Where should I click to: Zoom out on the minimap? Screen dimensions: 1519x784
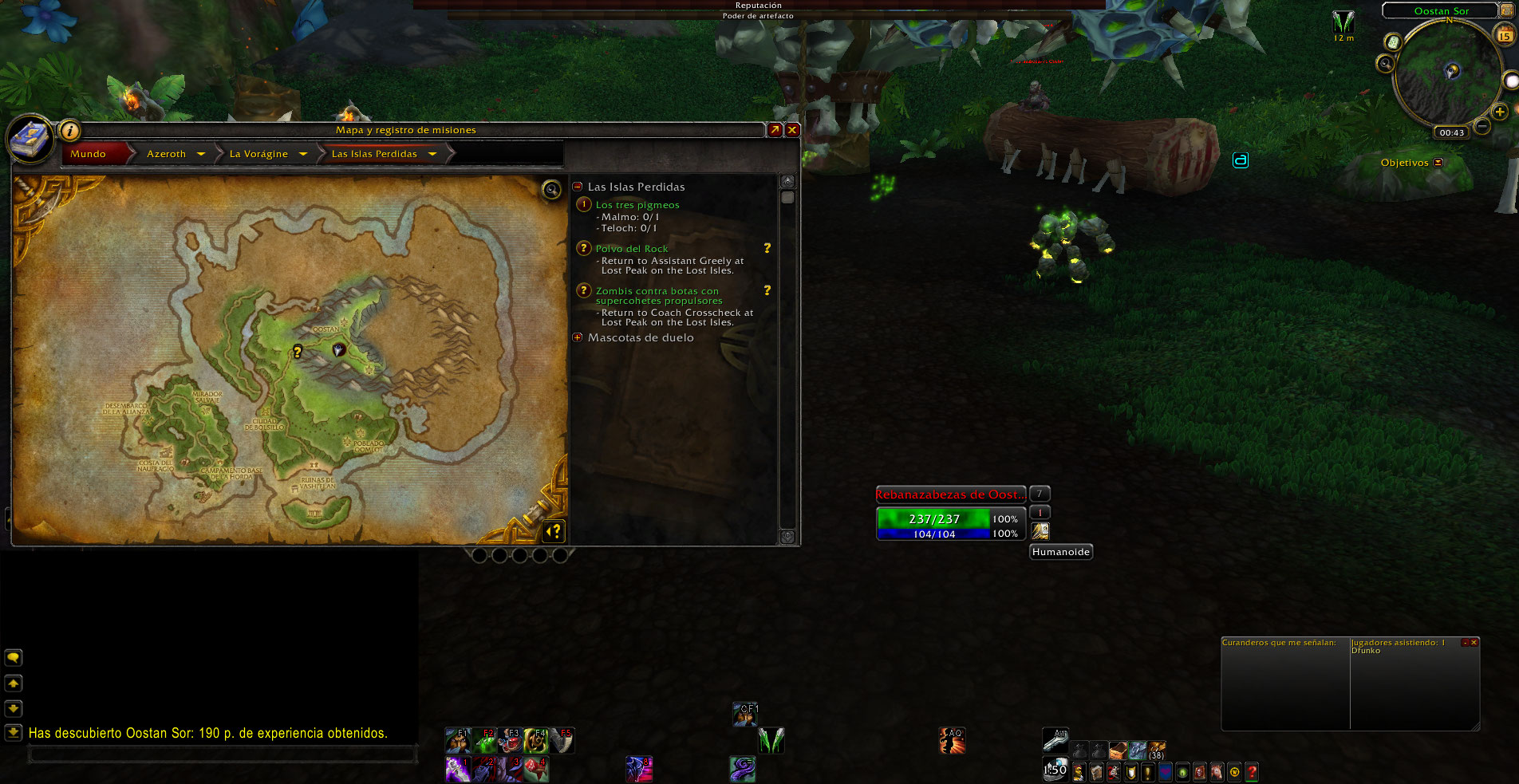pyautogui.click(x=1482, y=126)
